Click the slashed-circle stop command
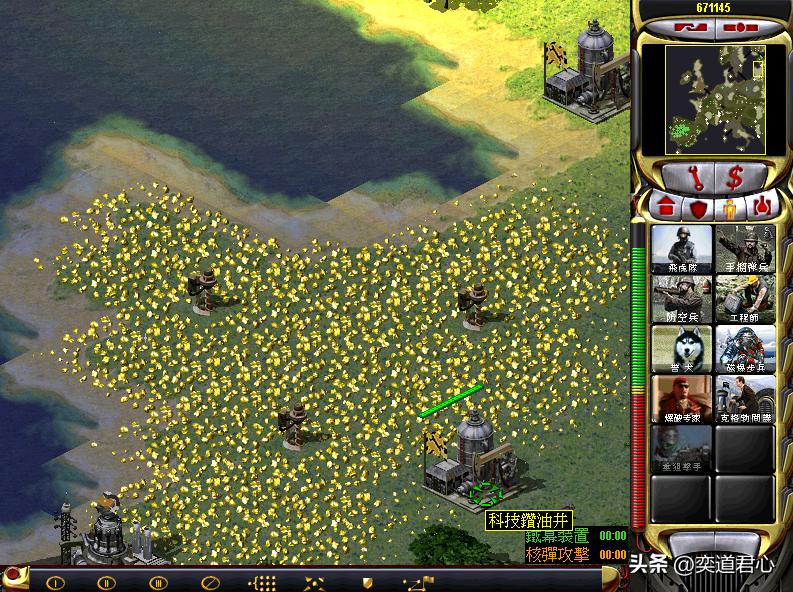 (209, 582)
